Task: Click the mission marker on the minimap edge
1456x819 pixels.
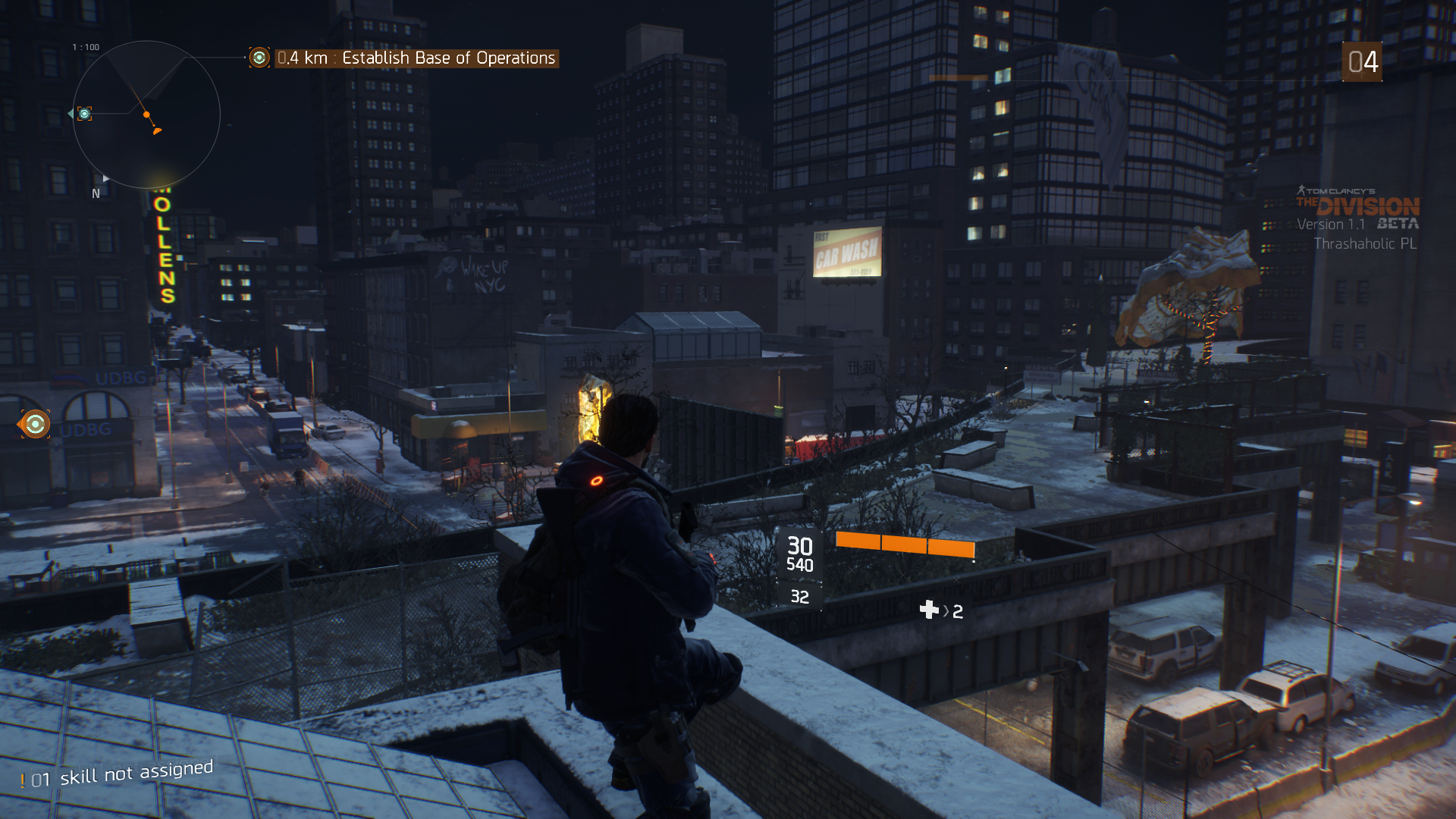Action: tap(84, 114)
